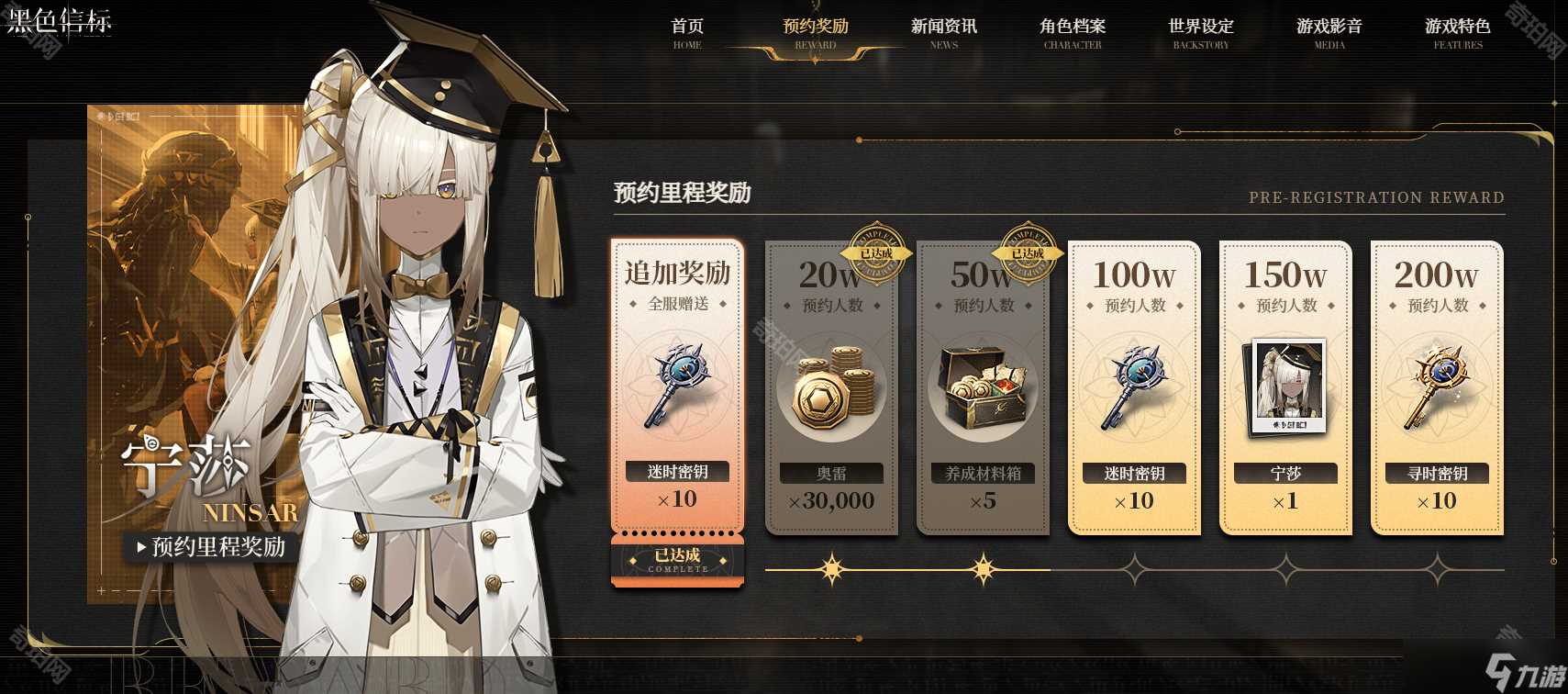Viewport: 1568px width, 694px height.
Task: Click the COMPLETE medal badge on 50w card
Action: click(1028, 255)
